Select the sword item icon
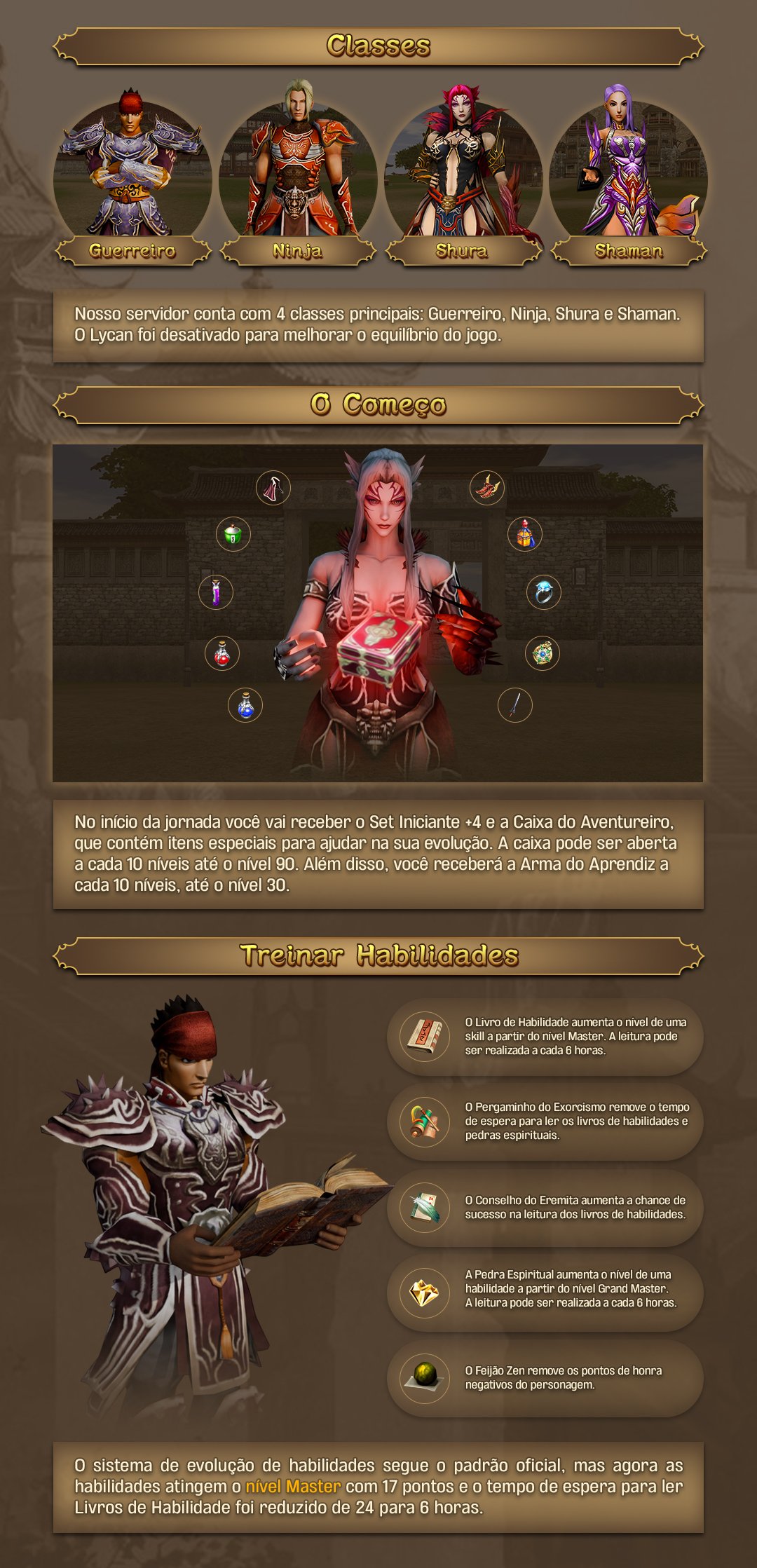This screenshot has height=1568, width=757. click(515, 705)
